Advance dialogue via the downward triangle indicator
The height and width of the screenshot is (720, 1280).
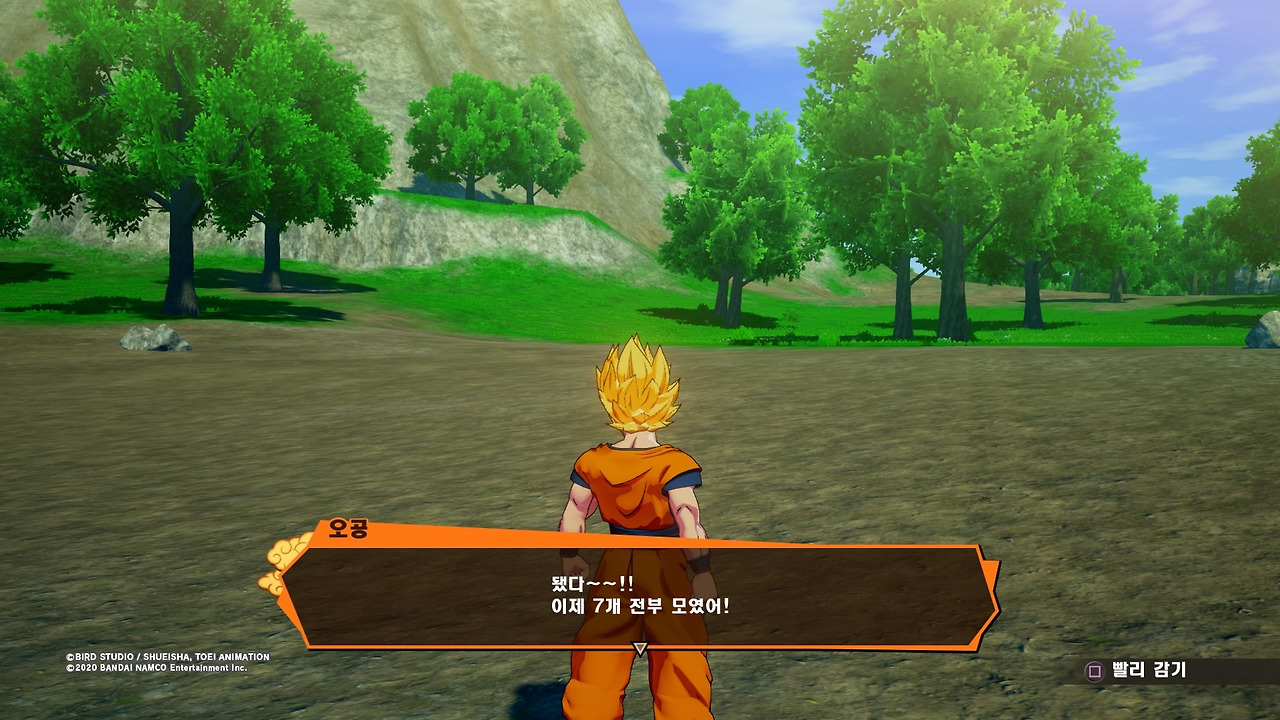tap(640, 649)
